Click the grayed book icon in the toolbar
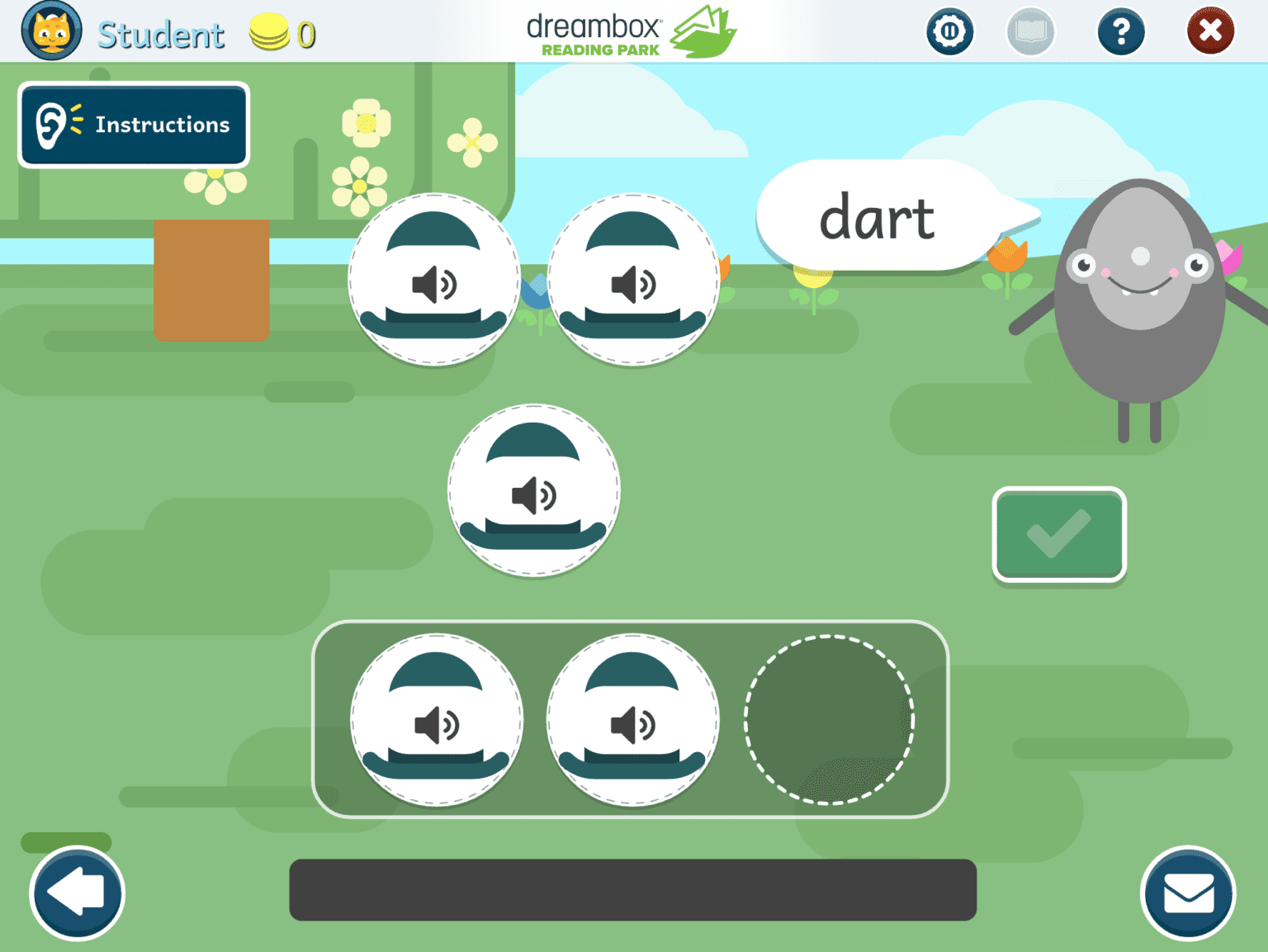This screenshot has width=1268, height=952. (1030, 31)
